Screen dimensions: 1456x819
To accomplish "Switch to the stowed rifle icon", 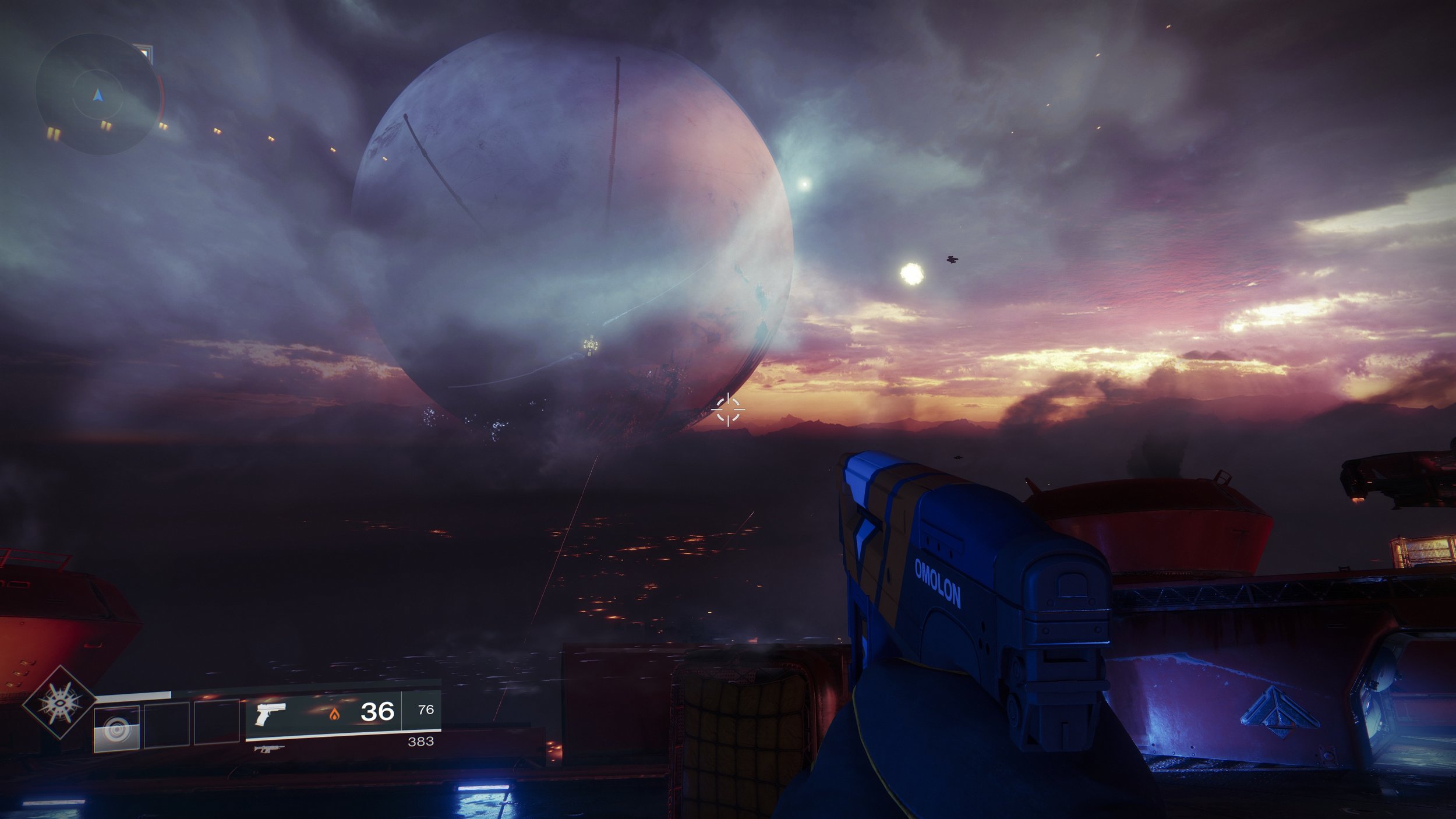I will [269, 749].
